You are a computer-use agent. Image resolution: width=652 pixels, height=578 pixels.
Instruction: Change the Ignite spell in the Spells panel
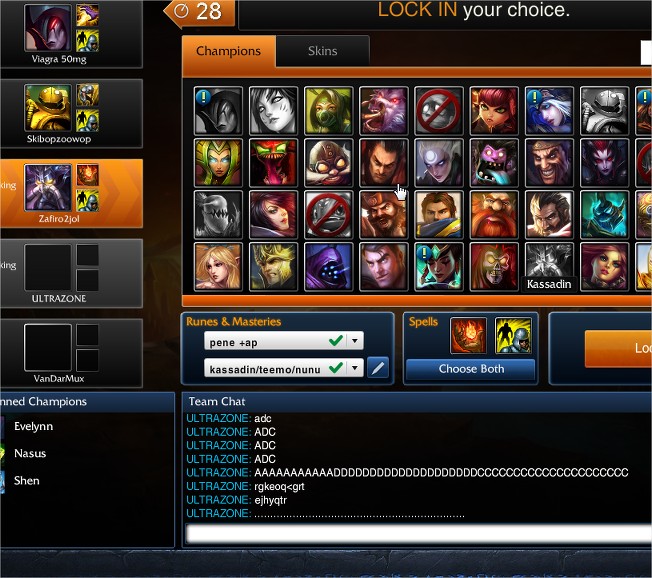(469, 336)
